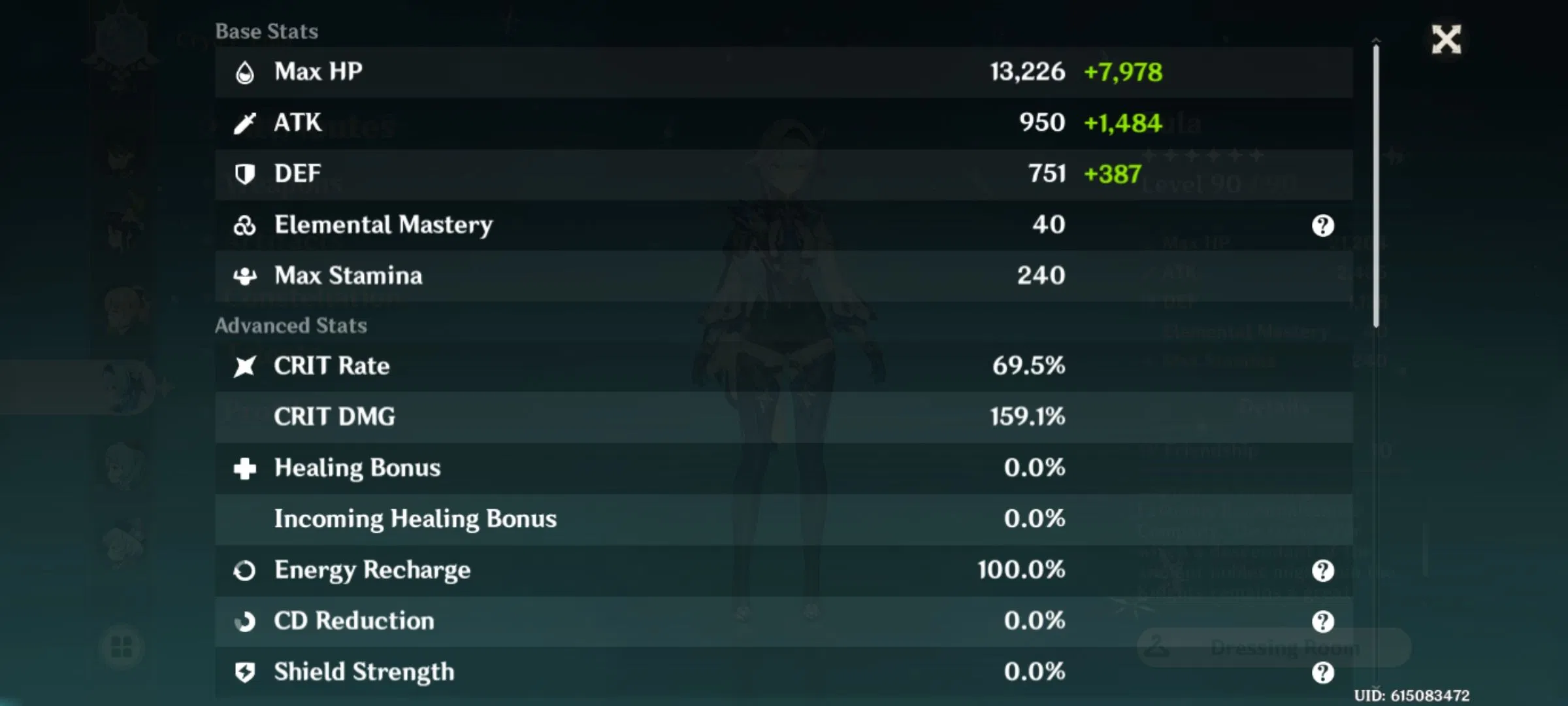Click the CRIT Rate icon

pyautogui.click(x=245, y=366)
